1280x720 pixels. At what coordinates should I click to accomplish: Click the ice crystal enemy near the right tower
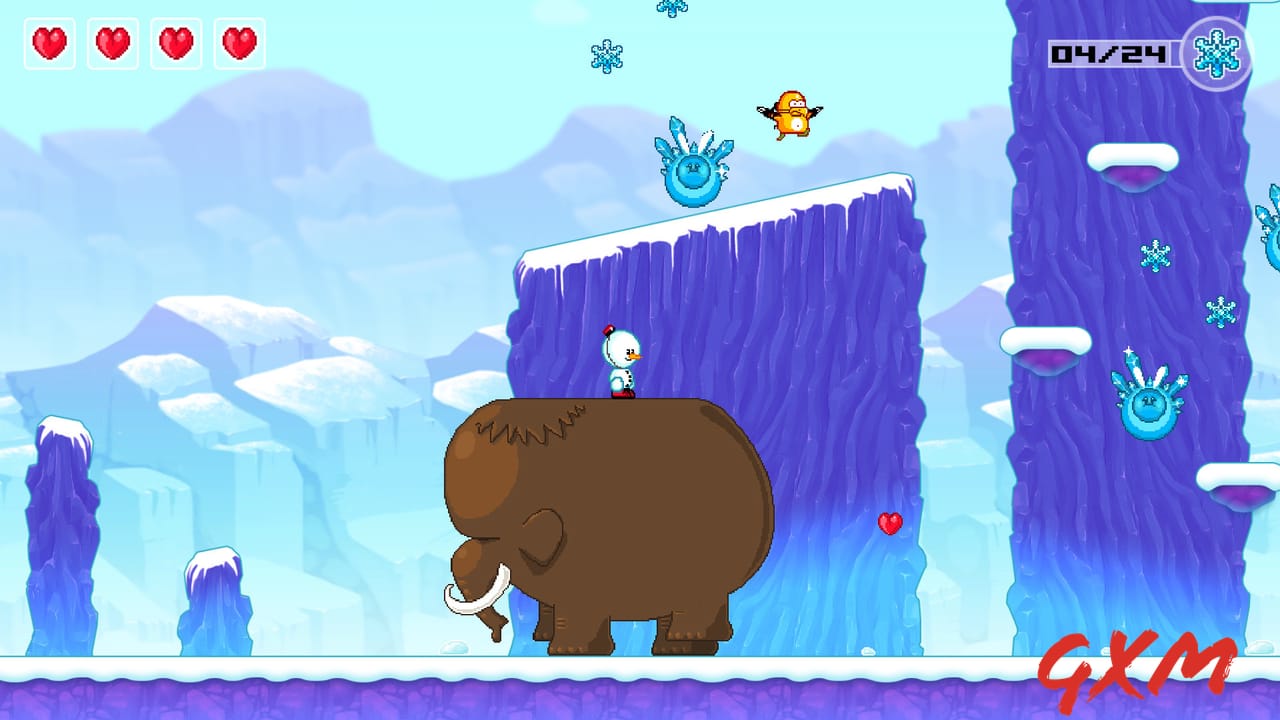tap(1146, 402)
